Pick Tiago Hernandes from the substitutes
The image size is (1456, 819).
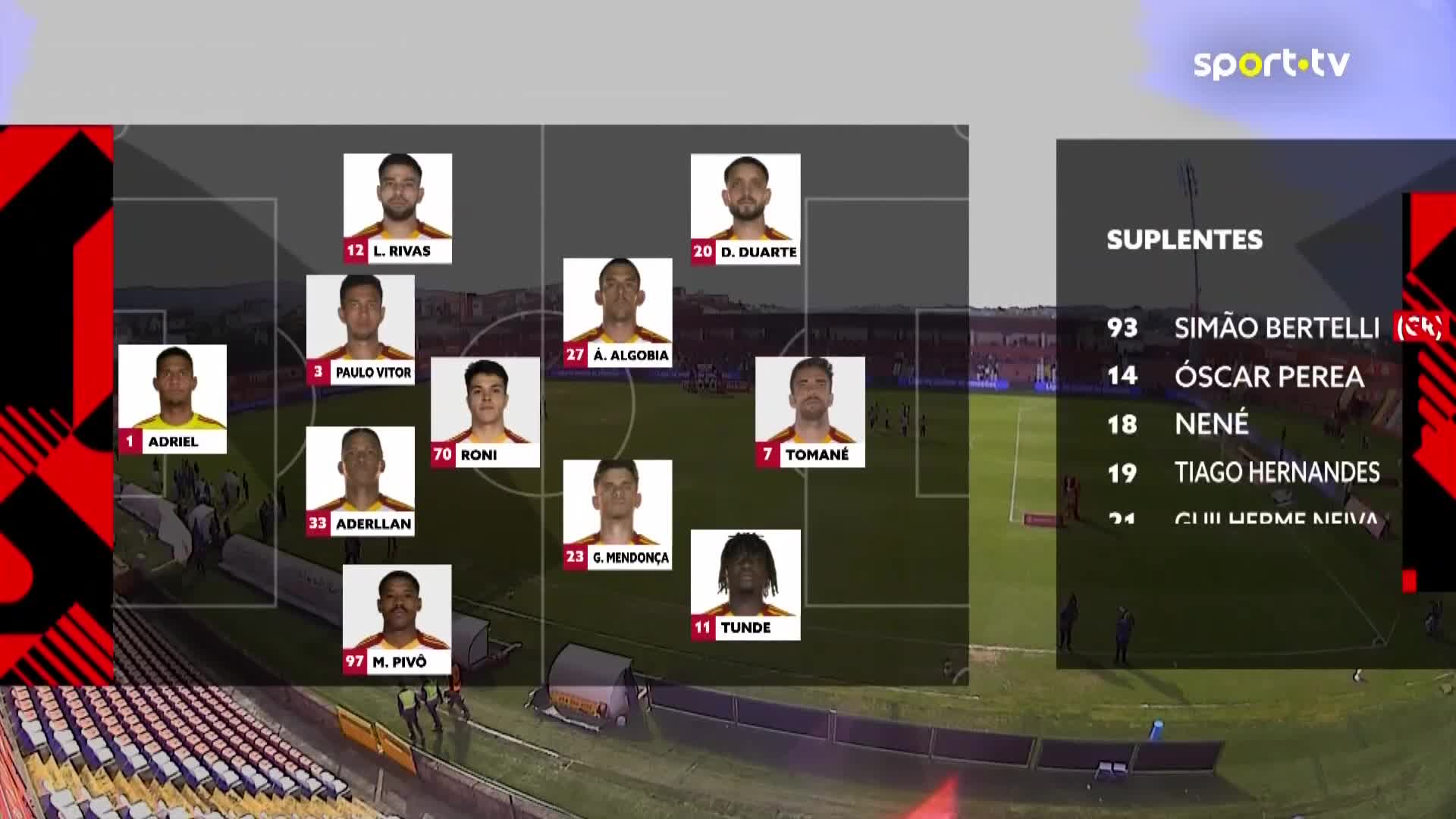point(1276,472)
